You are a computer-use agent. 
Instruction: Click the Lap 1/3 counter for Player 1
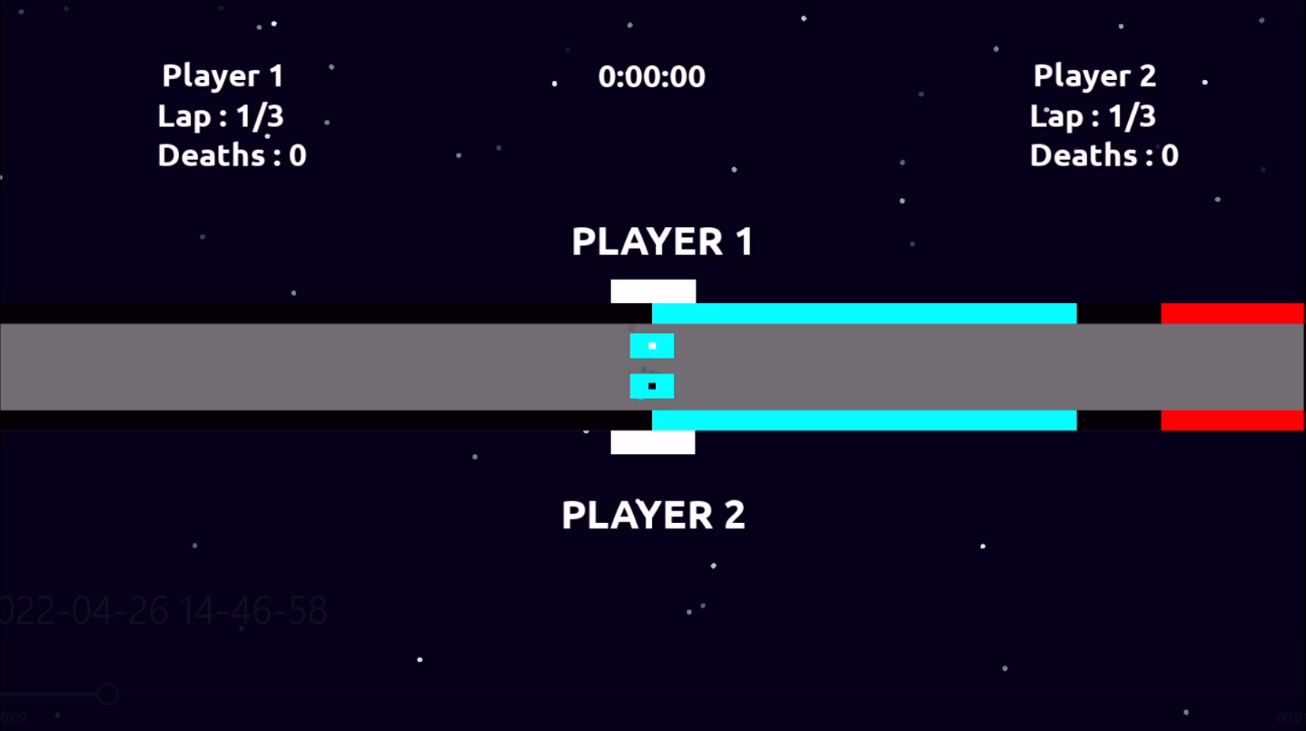220,115
